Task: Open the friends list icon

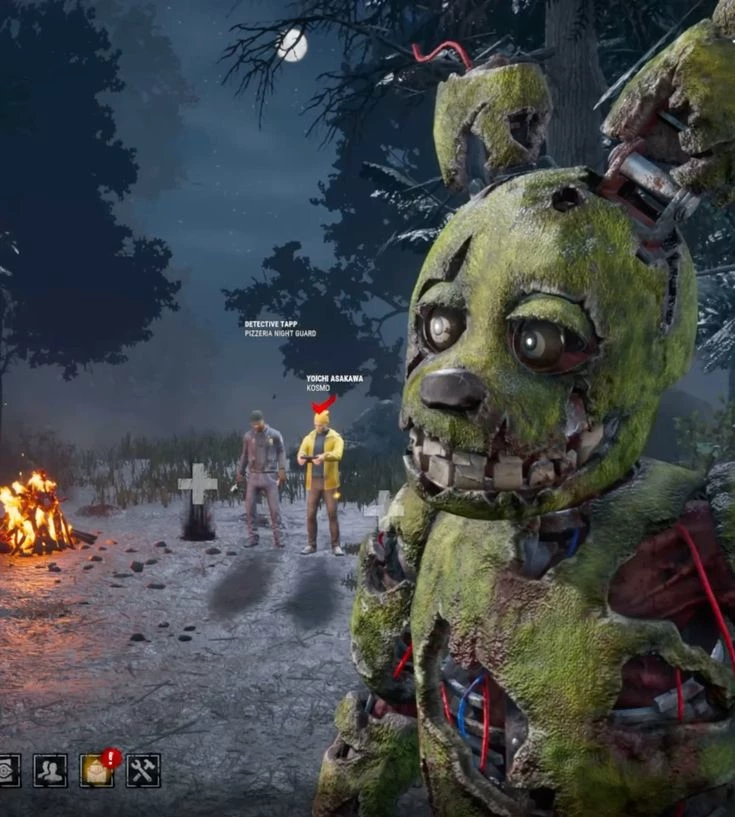Action: pos(50,770)
